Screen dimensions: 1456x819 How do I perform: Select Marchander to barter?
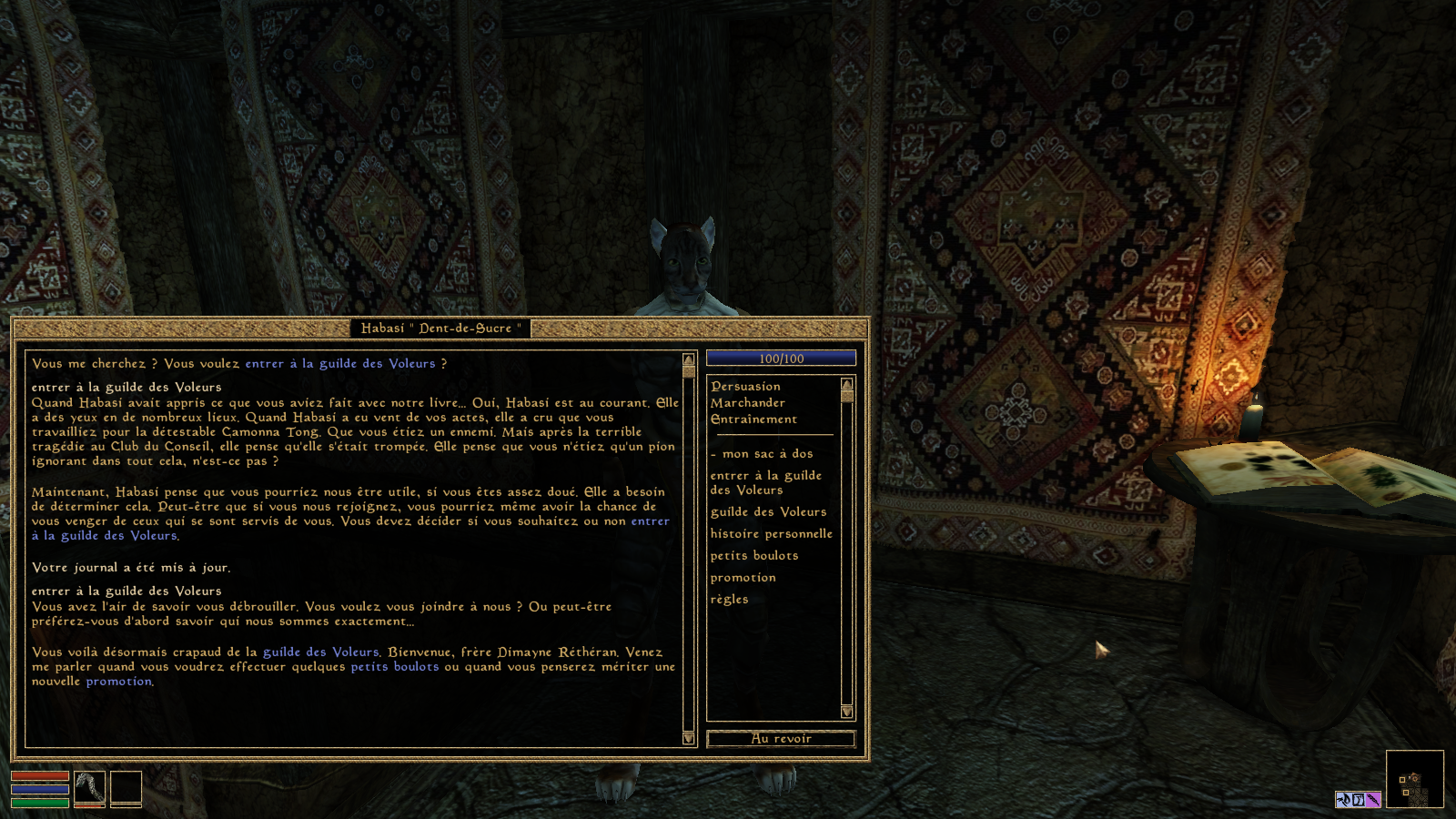pyautogui.click(x=747, y=403)
